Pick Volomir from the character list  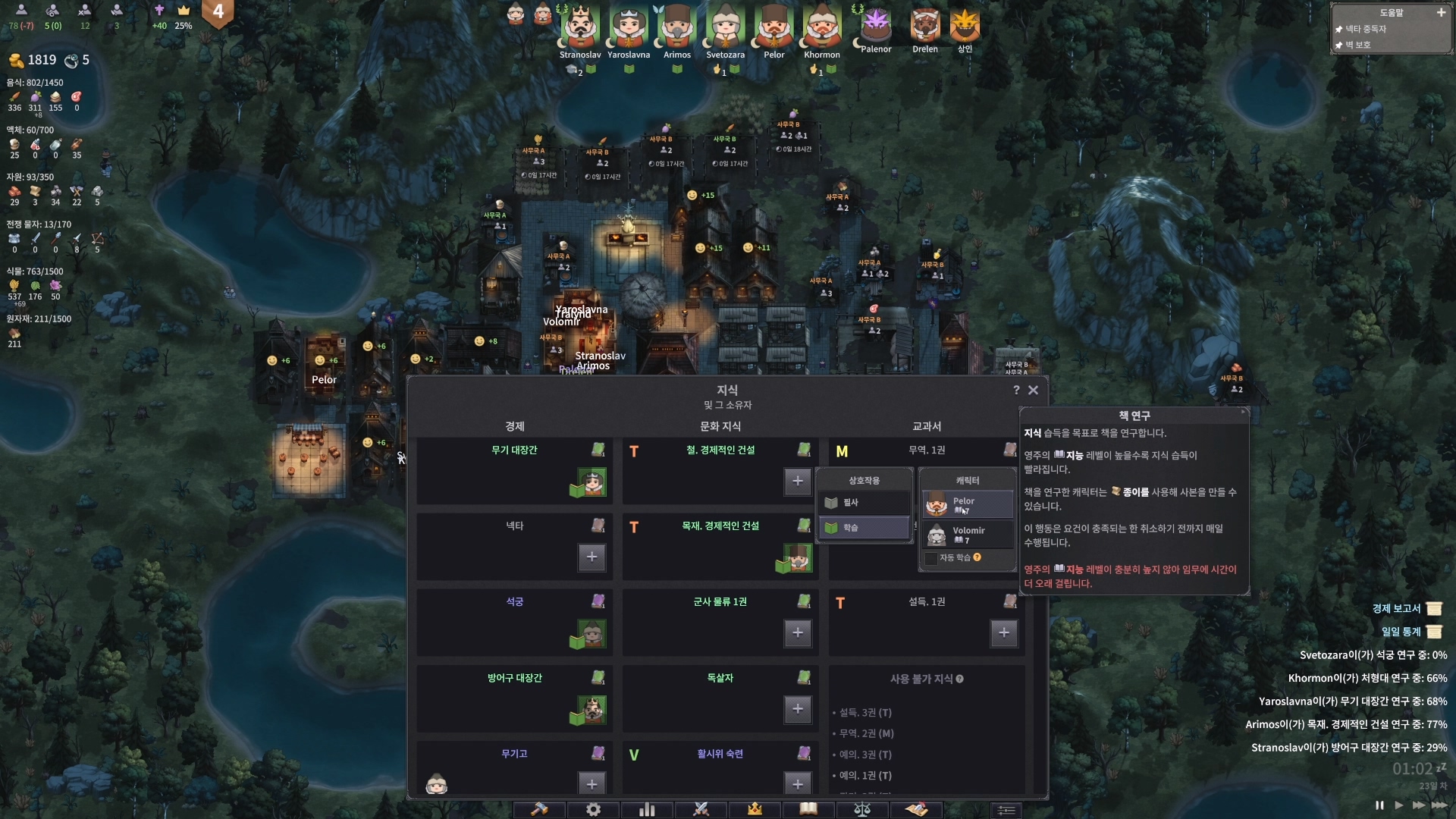[968, 534]
